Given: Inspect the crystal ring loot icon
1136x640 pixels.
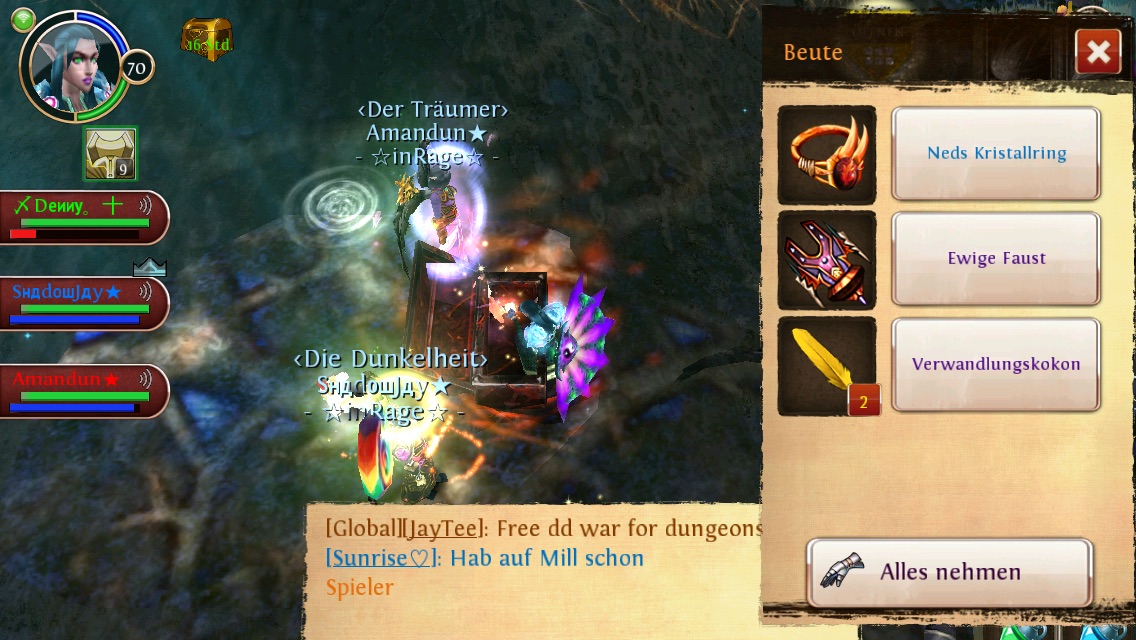Looking at the screenshot, I should pyautogui.click(x=827, y=154).
